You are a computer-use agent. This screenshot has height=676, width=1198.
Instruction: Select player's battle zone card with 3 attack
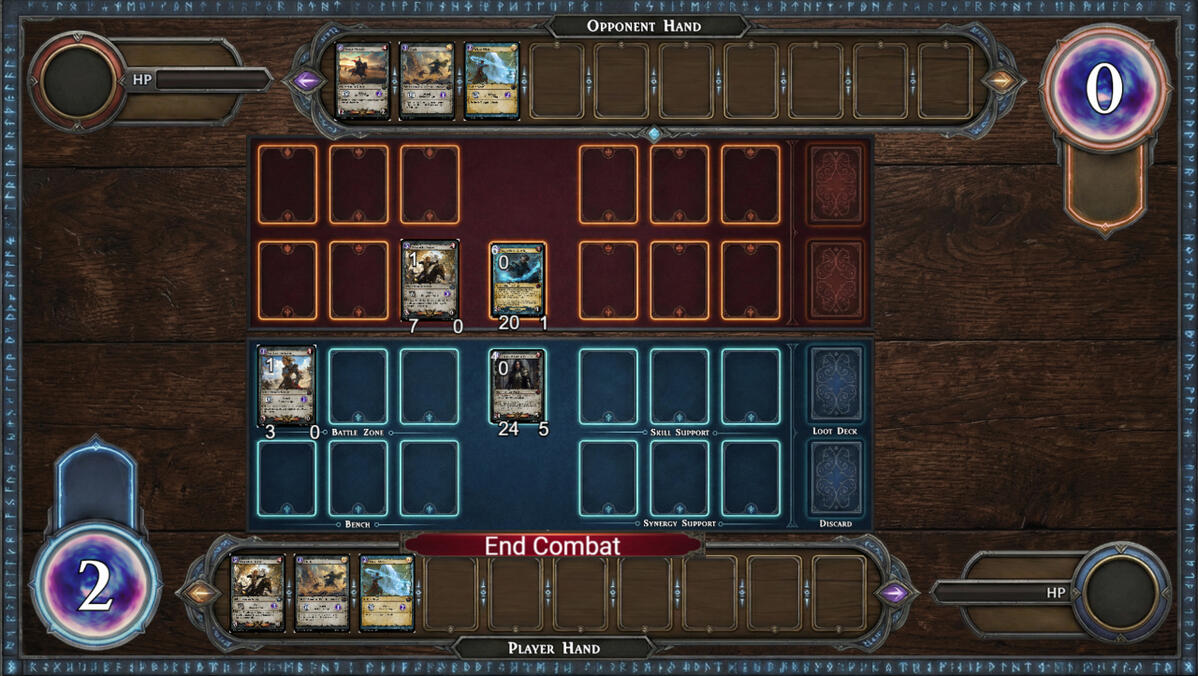(x=287, y=385)
